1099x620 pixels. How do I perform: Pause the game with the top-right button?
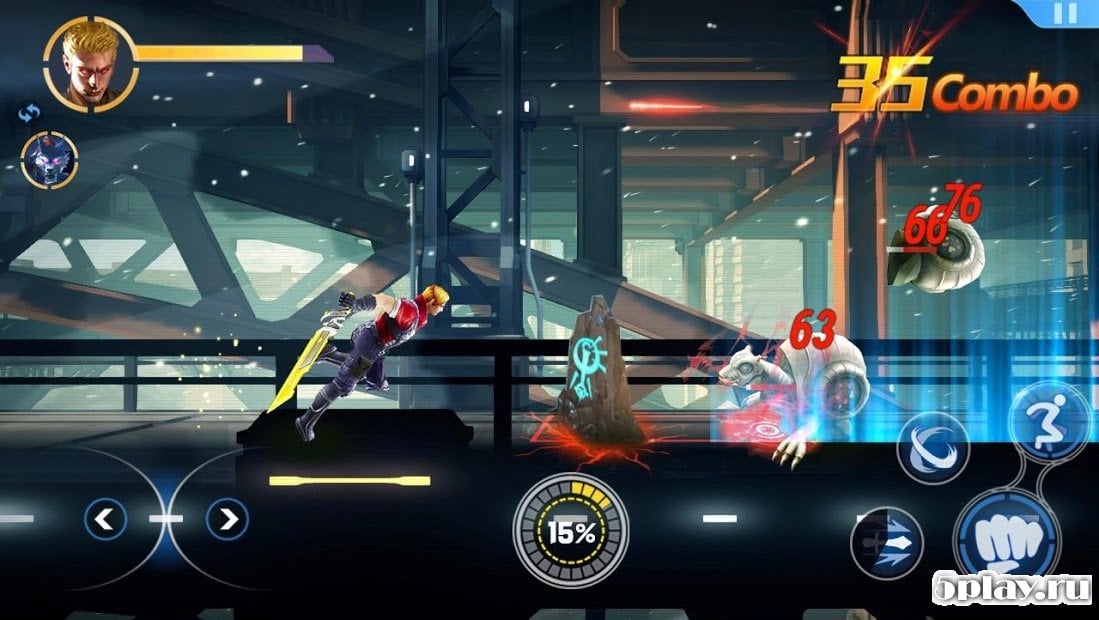(1066, 13)
